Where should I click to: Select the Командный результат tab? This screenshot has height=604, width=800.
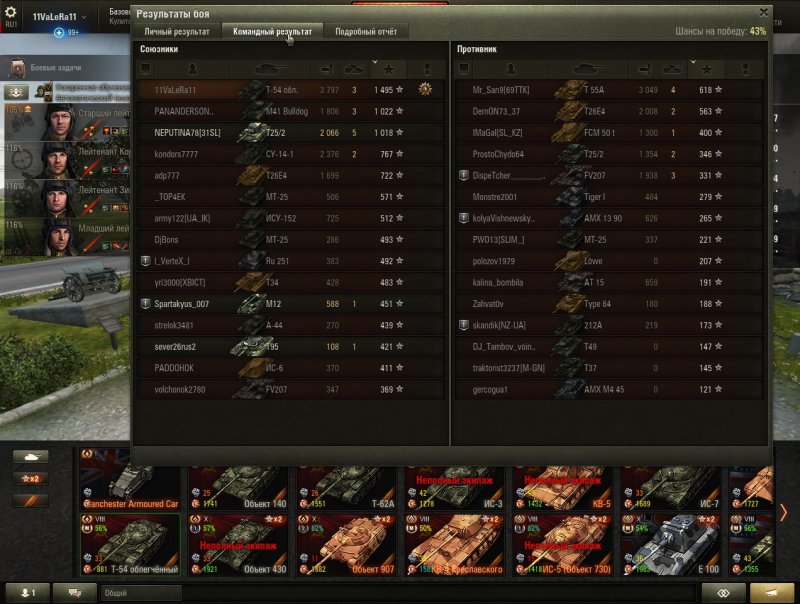point(272,32)
